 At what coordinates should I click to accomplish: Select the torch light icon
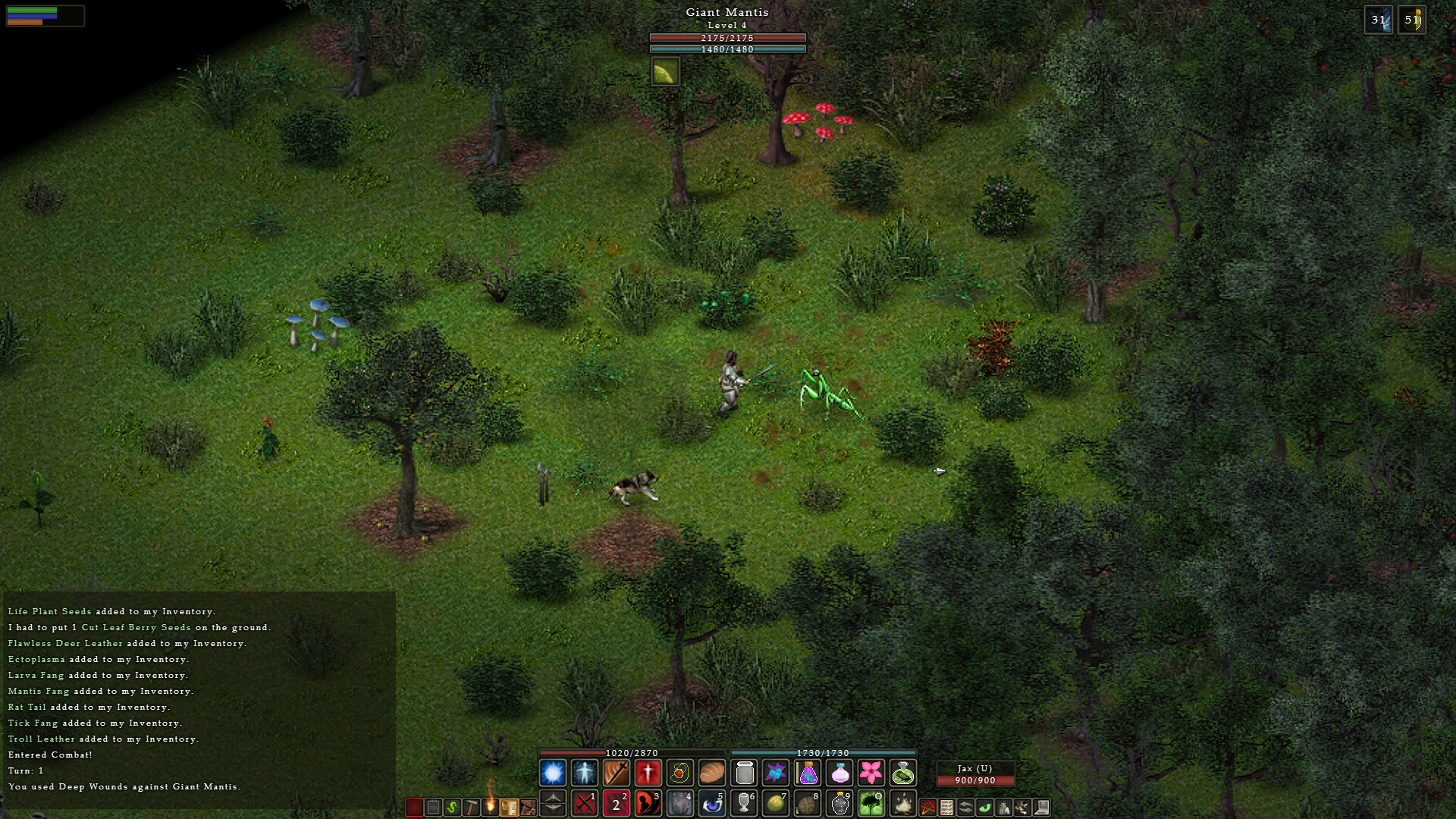click(x=491, y=805)
